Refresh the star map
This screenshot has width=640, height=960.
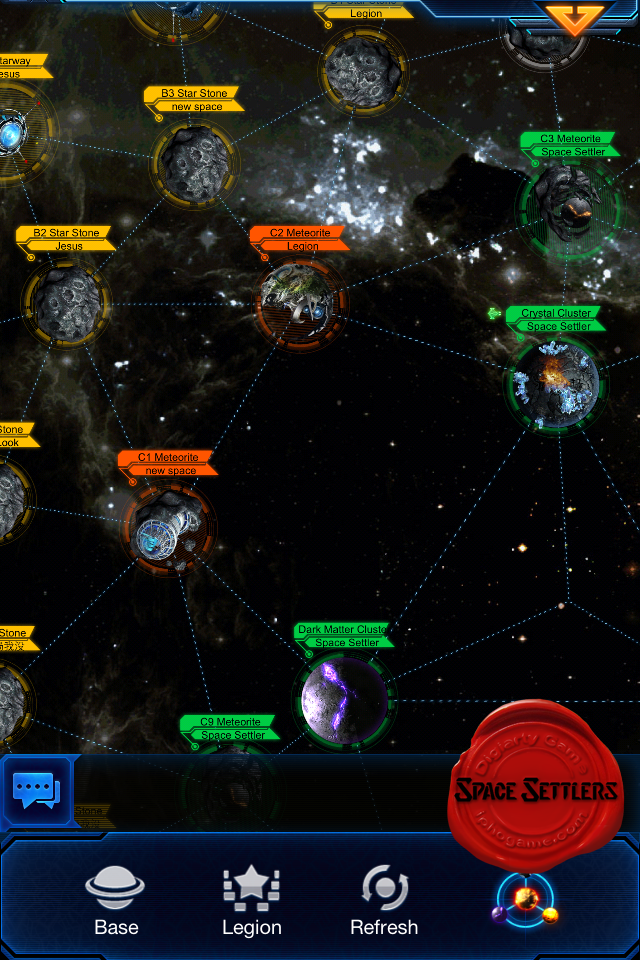coord(384,900)
